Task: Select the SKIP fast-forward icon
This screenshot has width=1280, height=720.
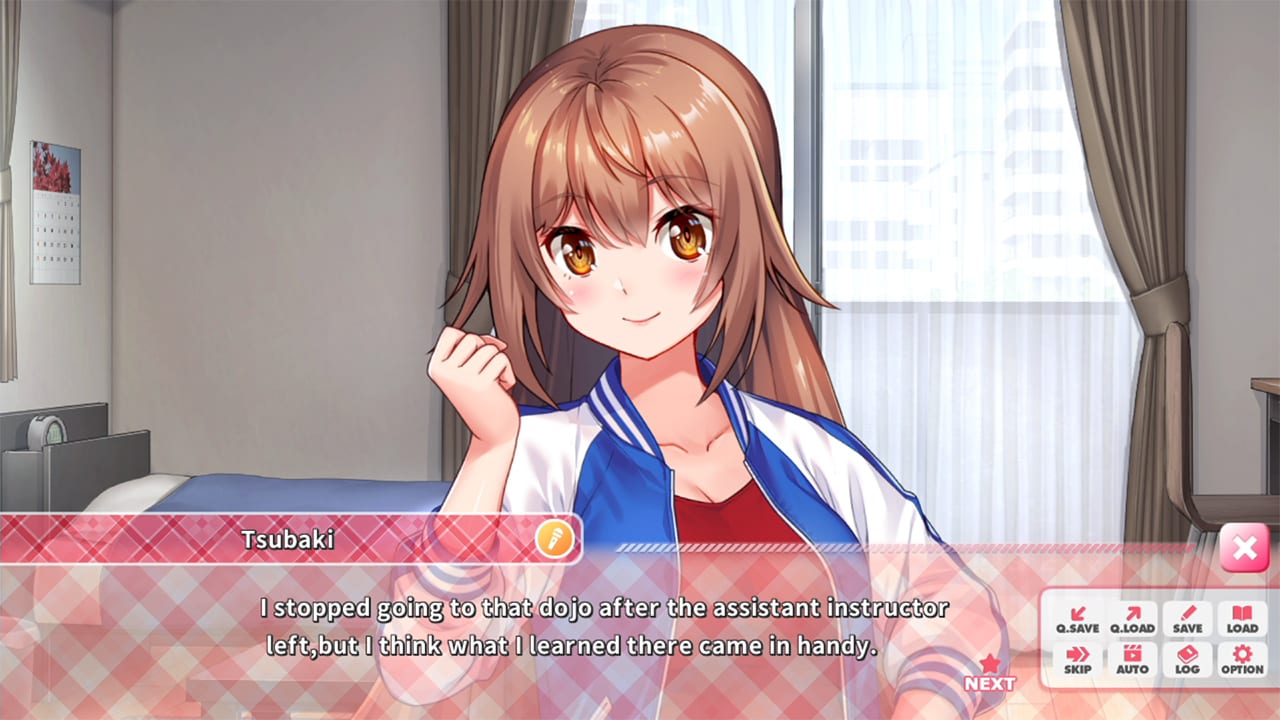Action: [x=1076, y=660]
